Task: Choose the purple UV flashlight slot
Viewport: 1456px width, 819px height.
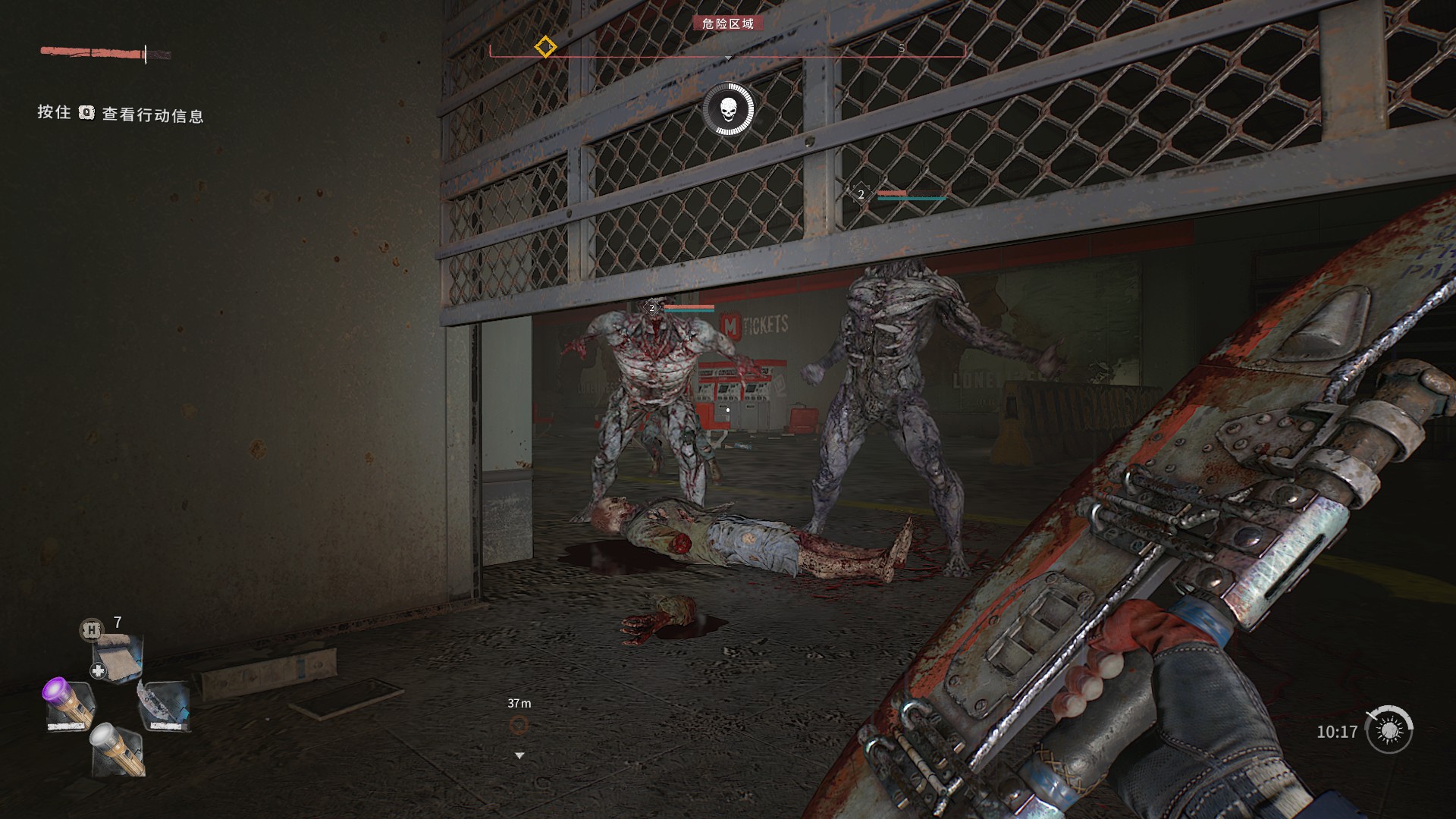Action: pos(70,705)
